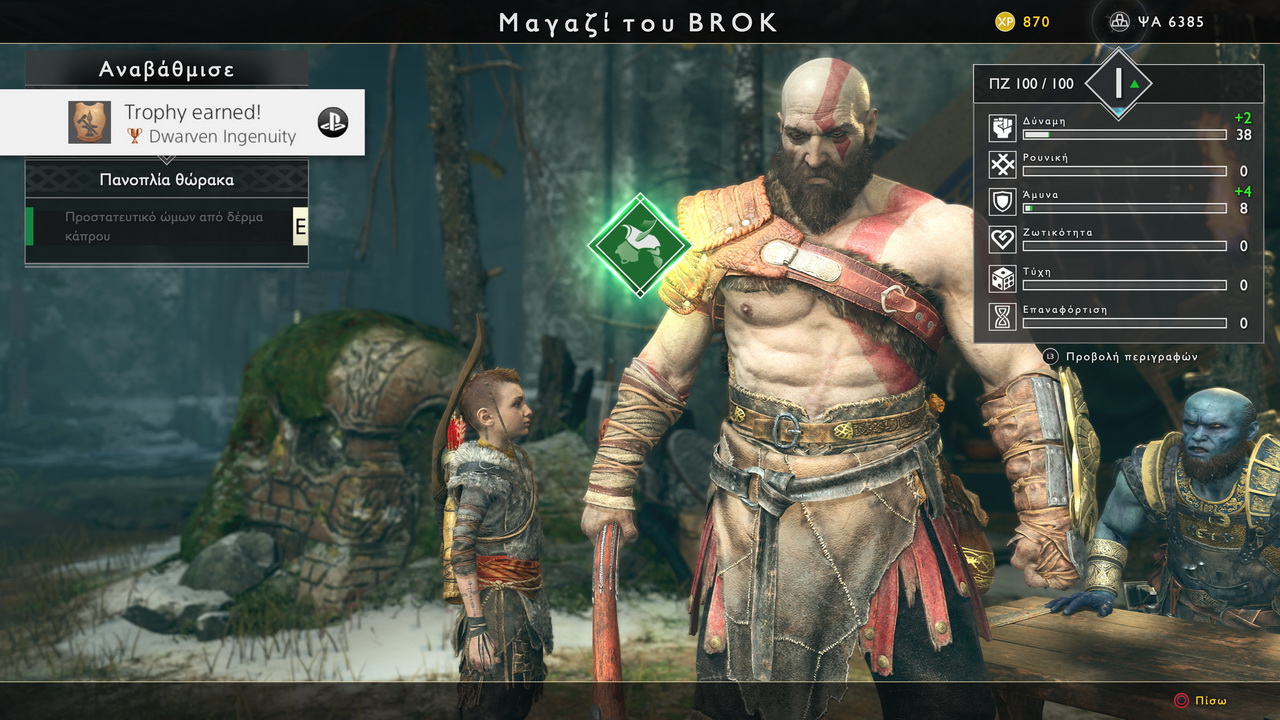Select the Πανοπλία θώρακα category header
The width and height of the screenshot is (1280, 720).
[167, 180]
